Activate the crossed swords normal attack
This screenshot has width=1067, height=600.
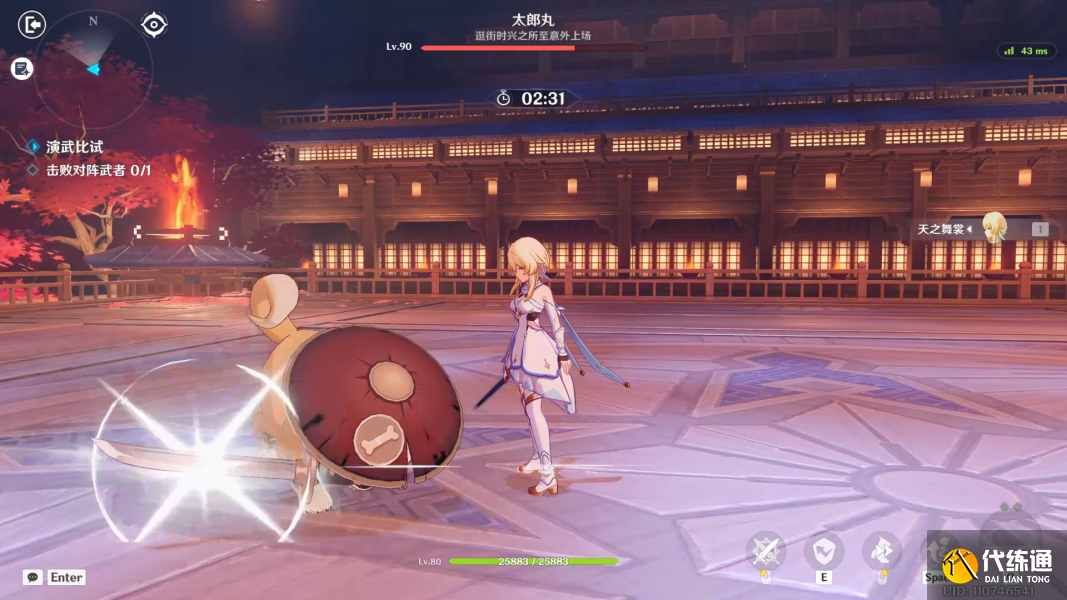766,550
